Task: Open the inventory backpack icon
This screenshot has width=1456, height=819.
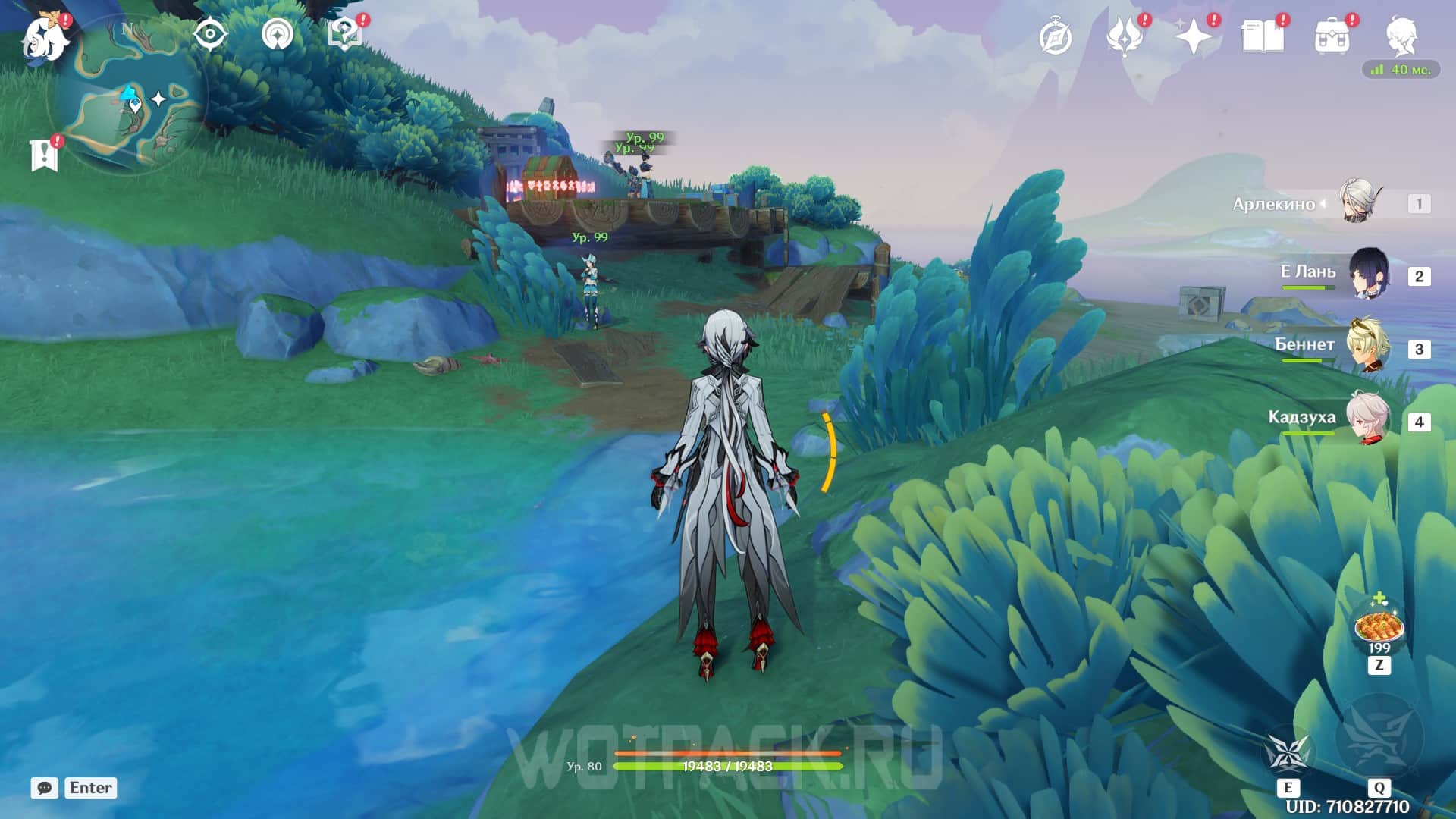Action: 1332,36
